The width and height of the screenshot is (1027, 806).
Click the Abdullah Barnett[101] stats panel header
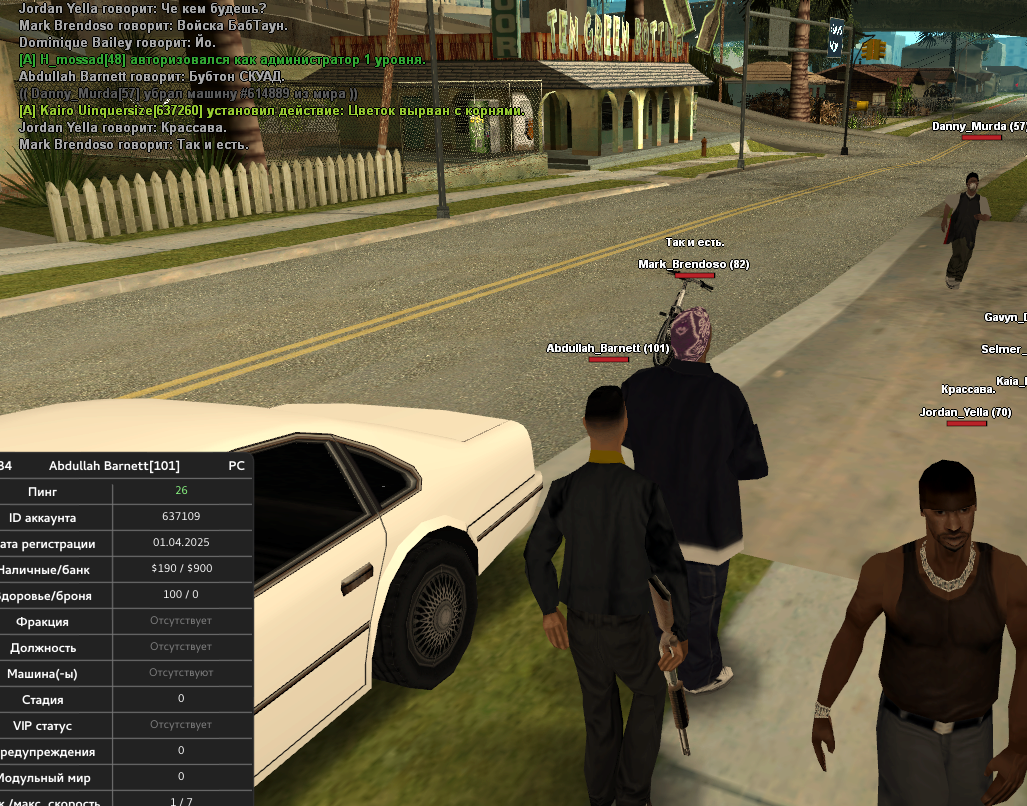114,465
